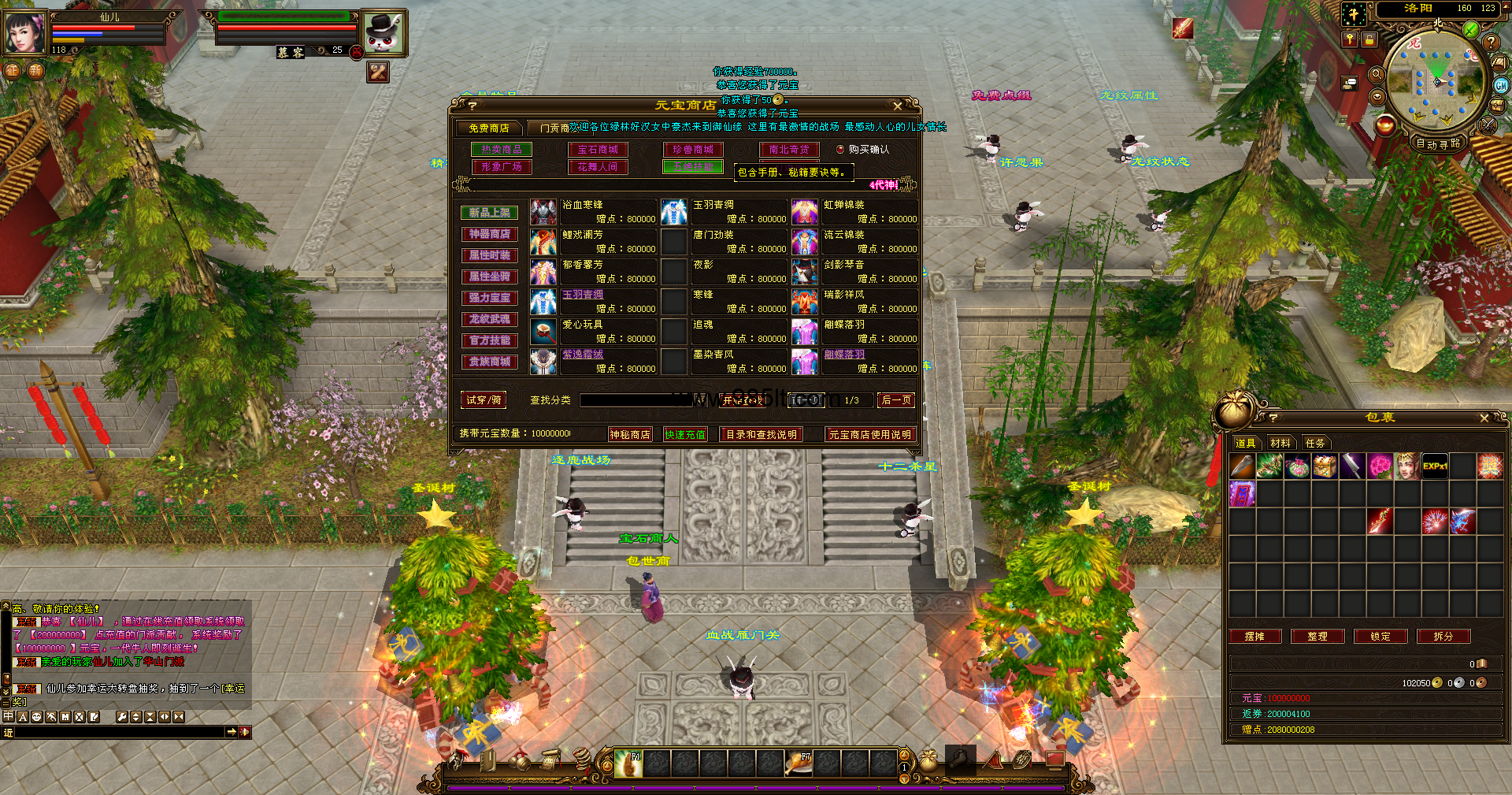This screenshot has height=795, width=1512.
Task: Open the 宝石商城 category
Action: click(598, 150)
